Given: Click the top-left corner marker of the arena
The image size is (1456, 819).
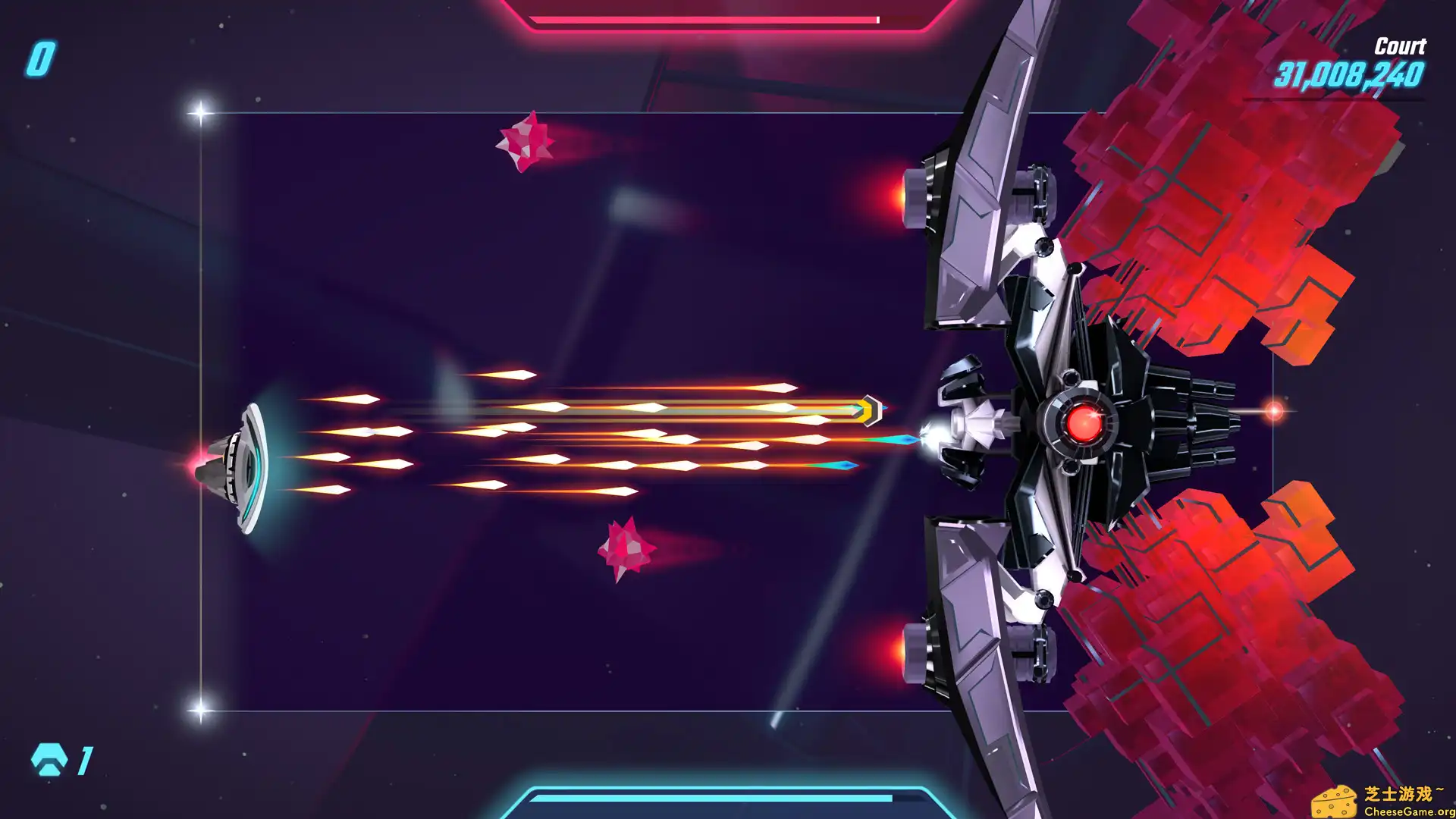Looking at the screenshot, I should pos(200,111).
